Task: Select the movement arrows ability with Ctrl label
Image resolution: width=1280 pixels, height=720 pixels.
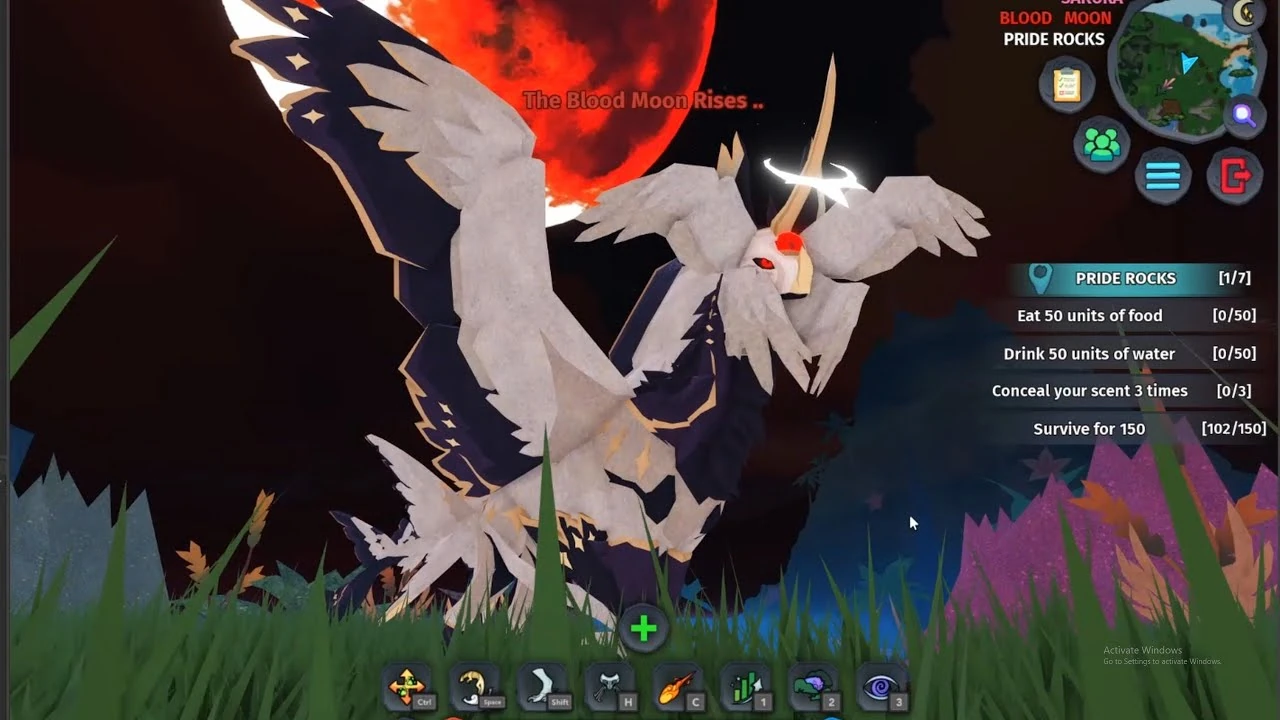Action: click(x=406, y=686)
